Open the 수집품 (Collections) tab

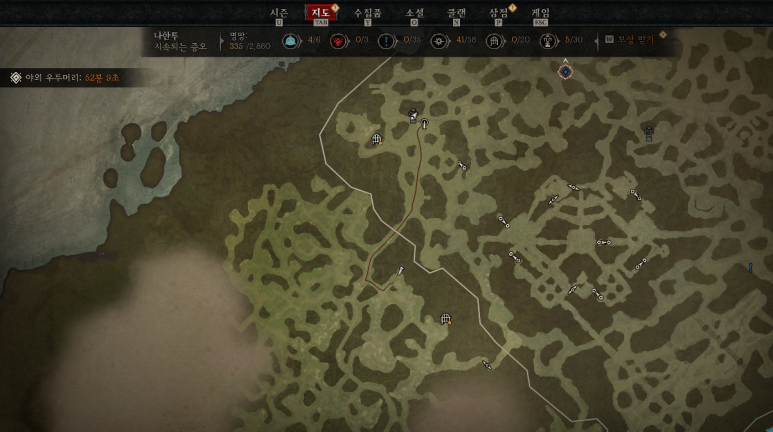pos(367,13)
